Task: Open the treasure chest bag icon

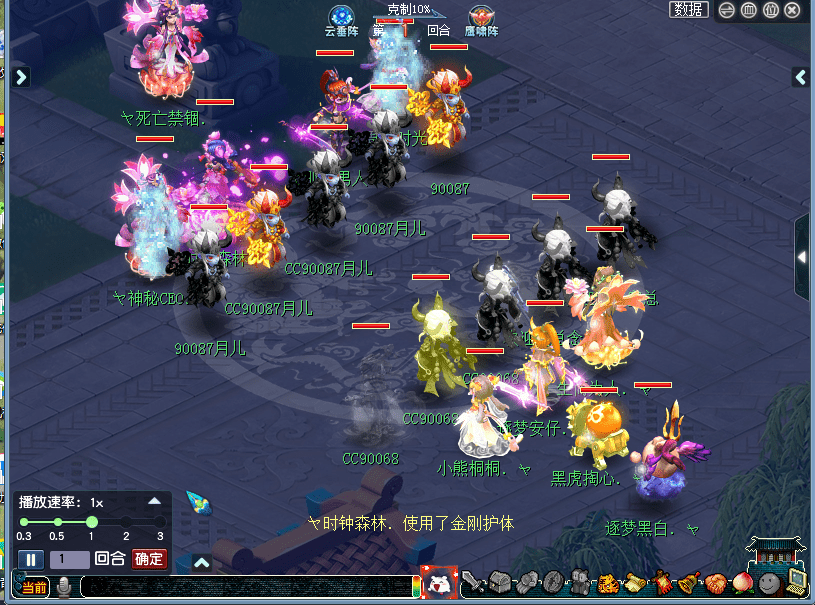Action: (500, 582)
